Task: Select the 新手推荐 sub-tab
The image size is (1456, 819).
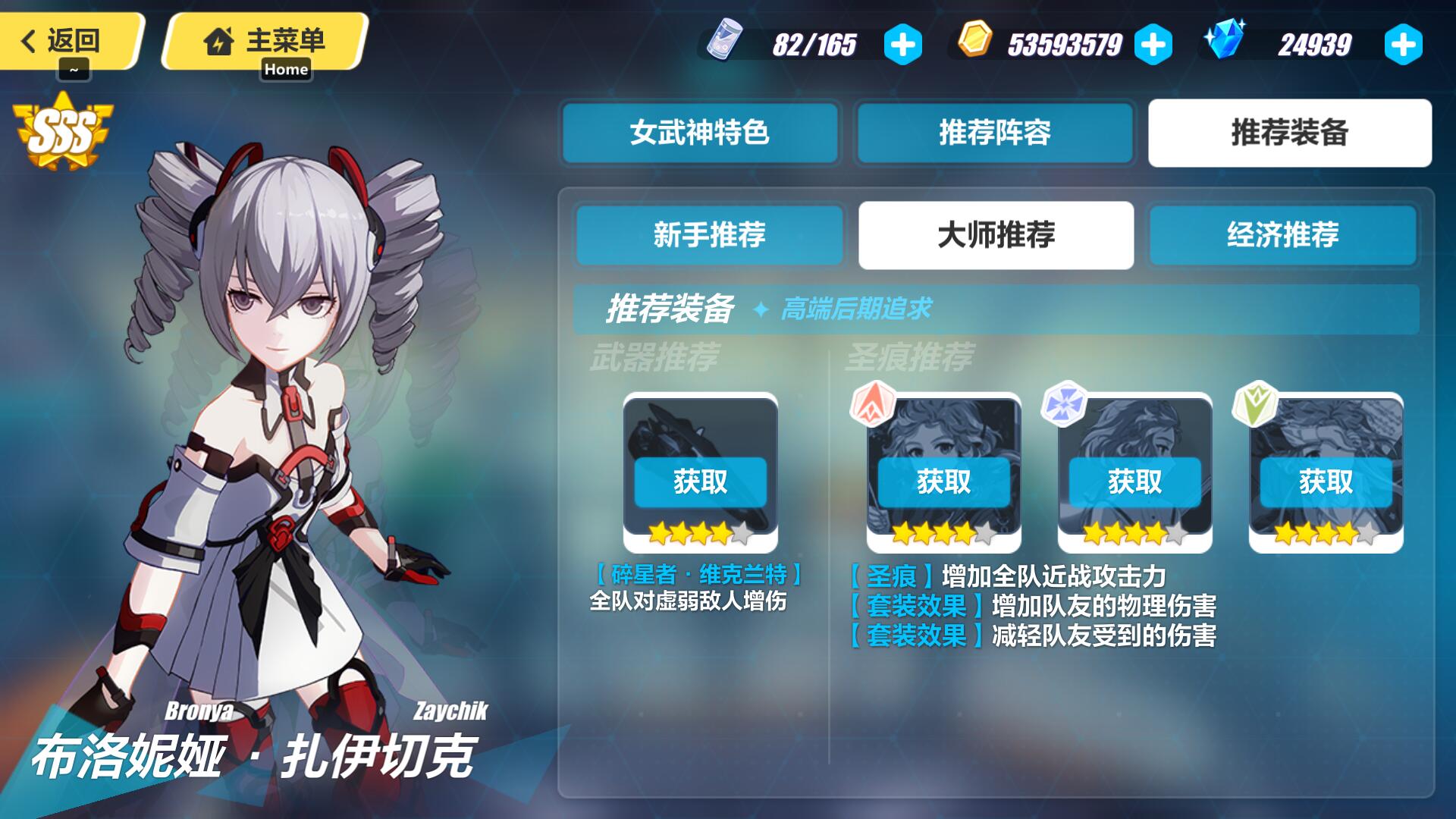Action: (710, 236)
